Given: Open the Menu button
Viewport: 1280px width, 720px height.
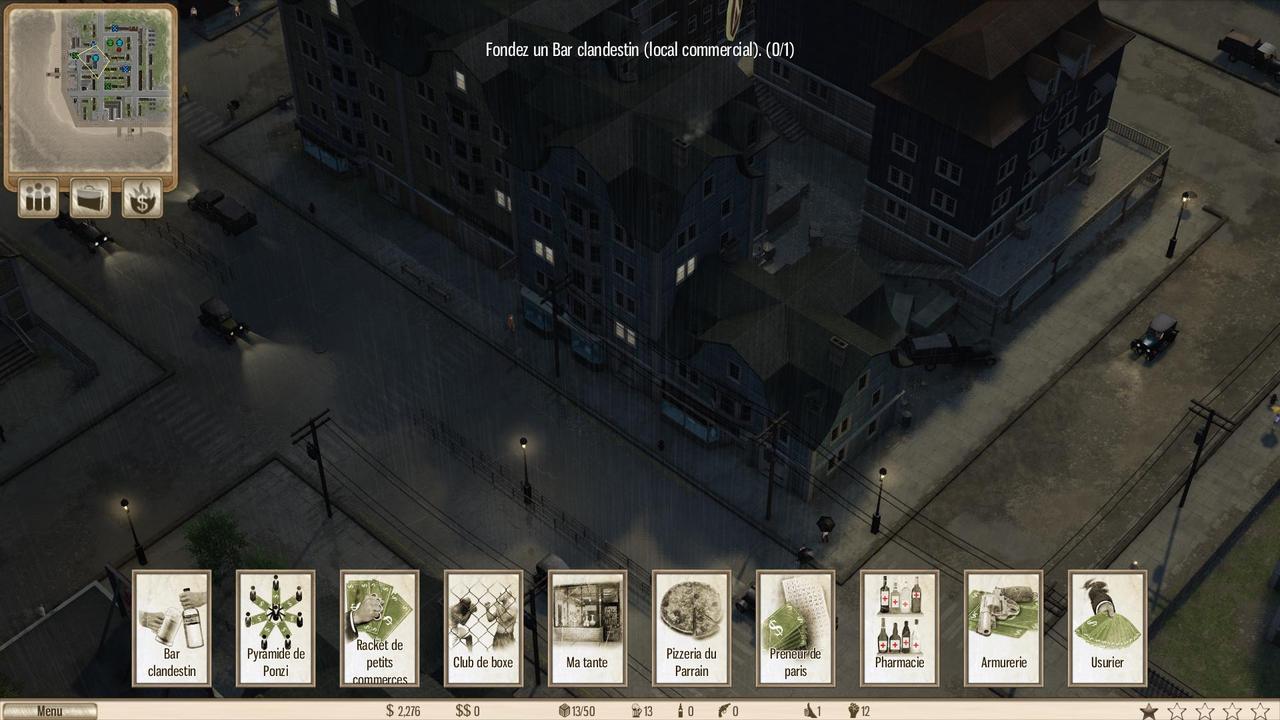Looking at the screenshot, I should (x=49, y=711).
